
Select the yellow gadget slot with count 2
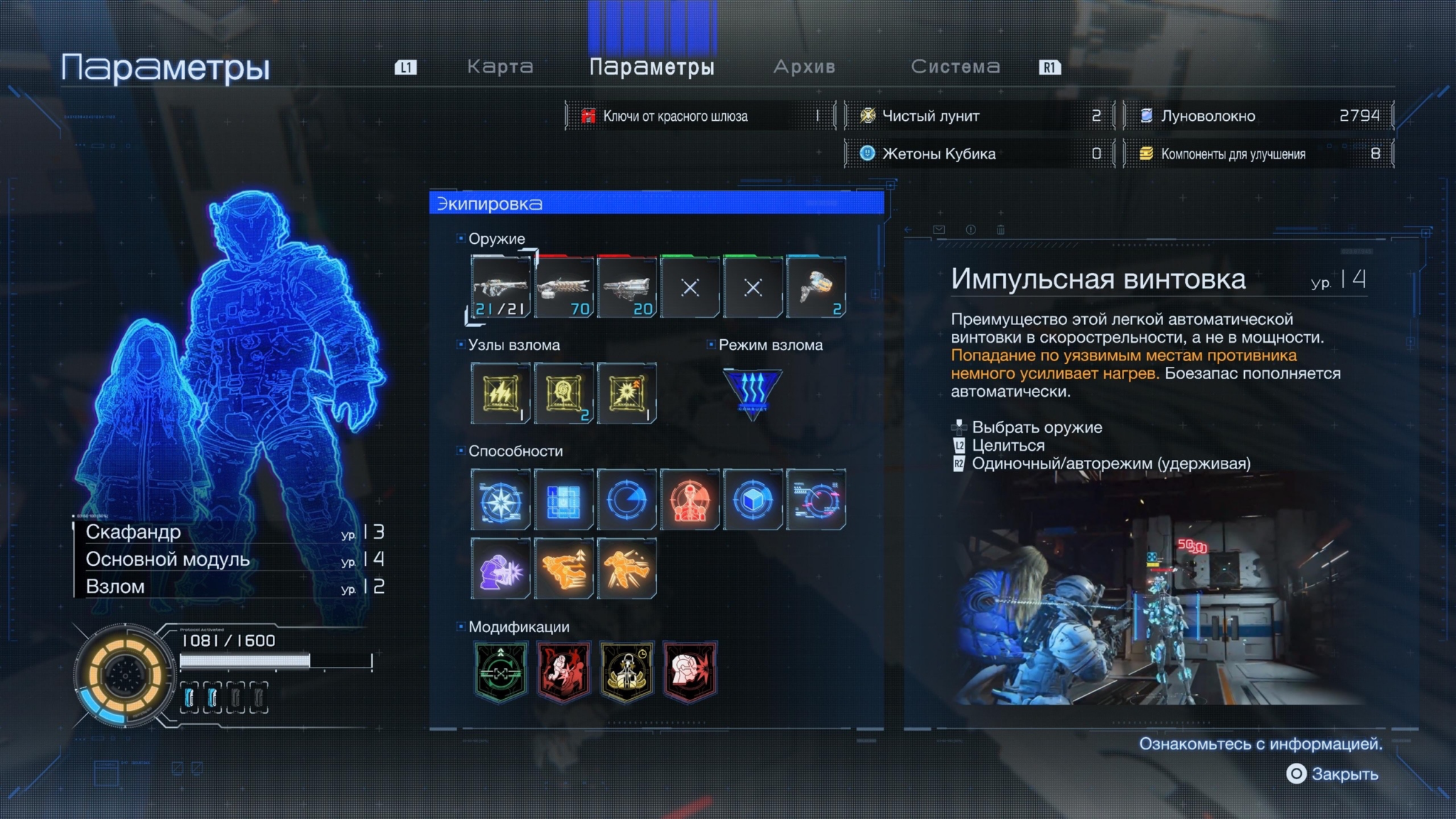click(x=815, y=287)
